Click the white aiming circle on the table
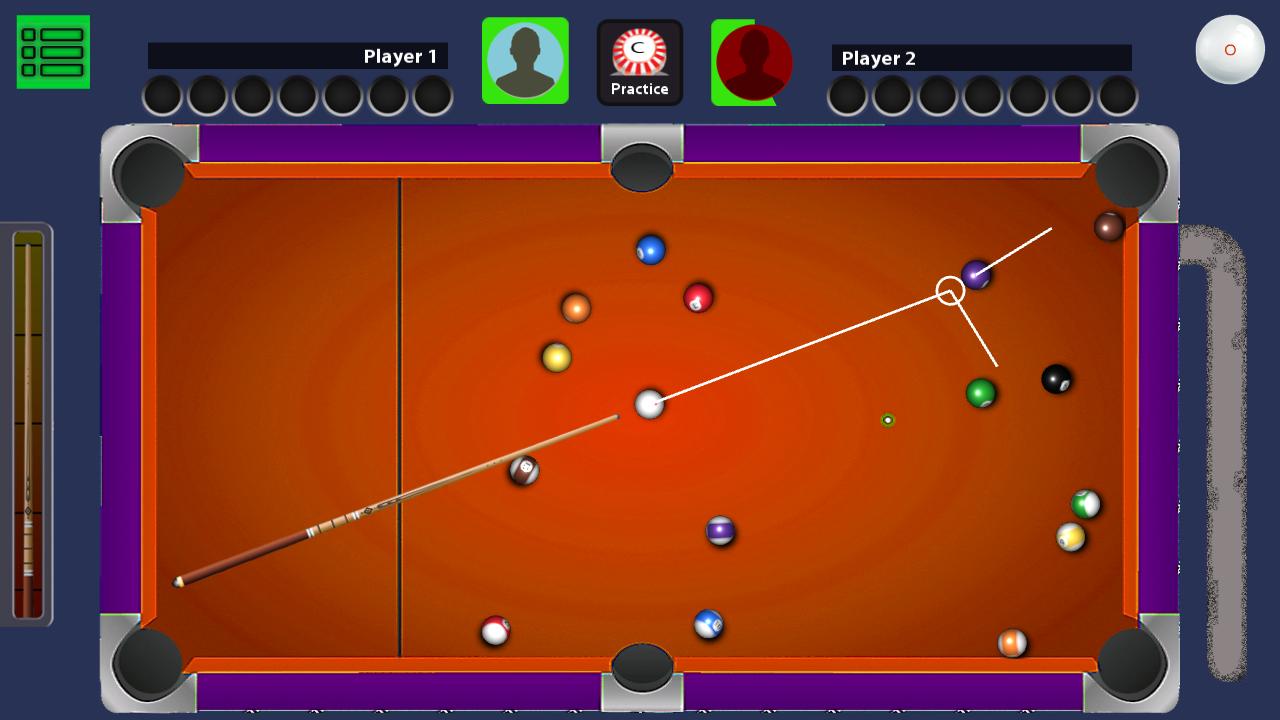The width and height of the screenshot is (1280, 720). click(951, 291)
